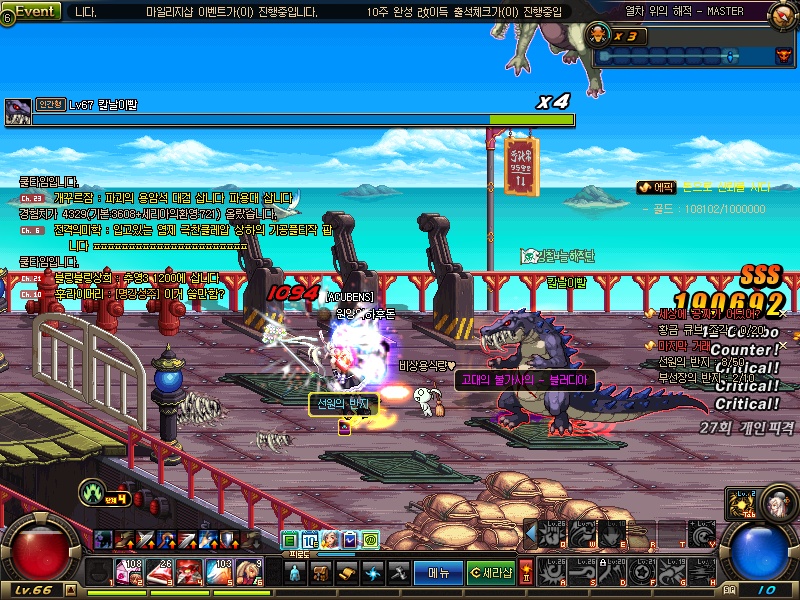This screenshot has width=800, height=600.
Task: Use the red meat item with count 26
Action: 161,572
